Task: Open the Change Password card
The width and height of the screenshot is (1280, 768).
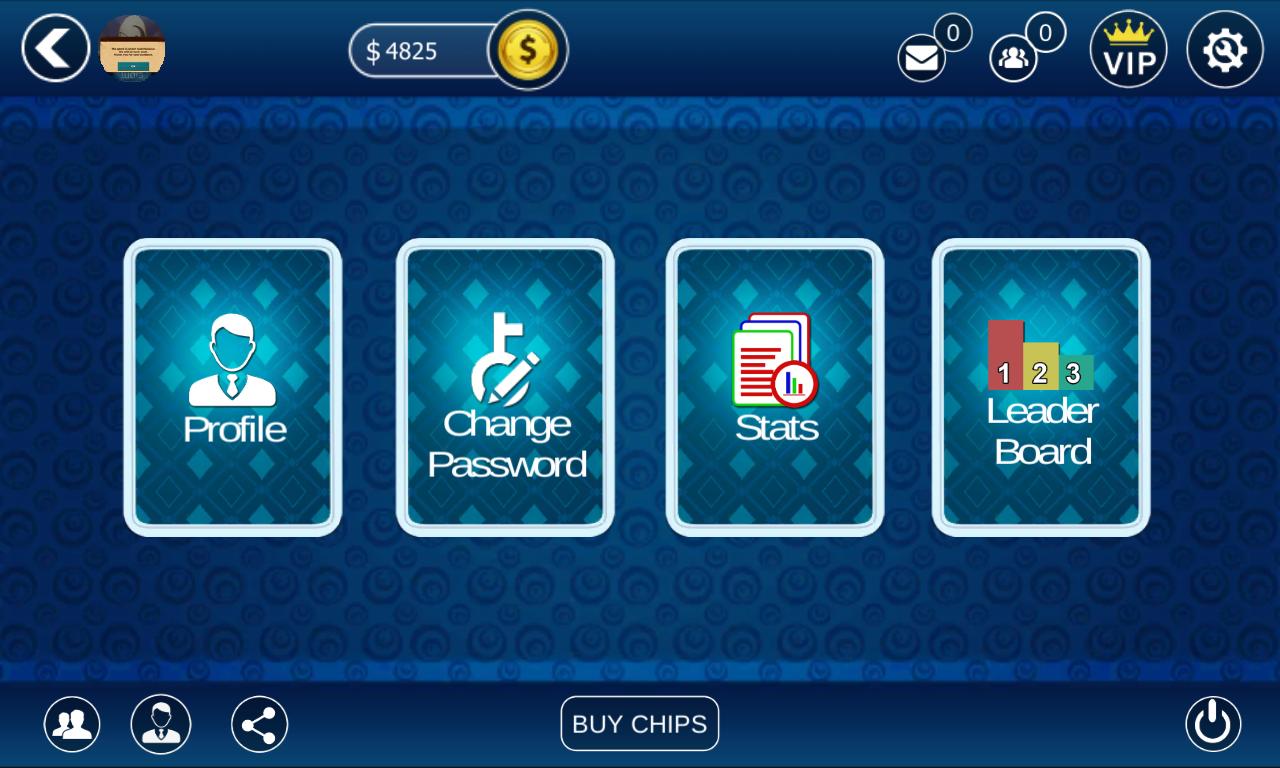Action: point(503,388)
